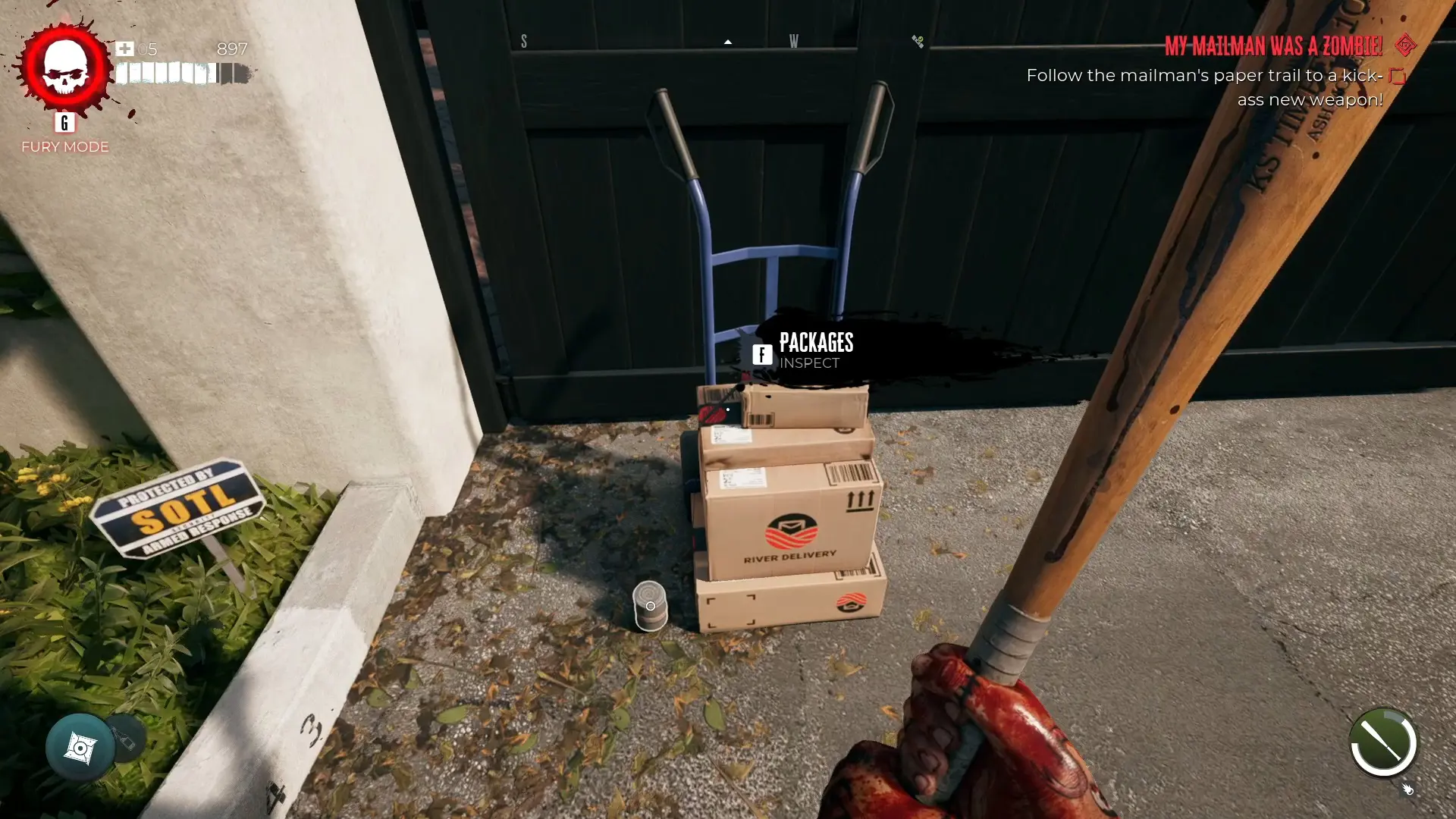
Task: Click the 'G' Fury Mode key prompt
Action: 64,124
